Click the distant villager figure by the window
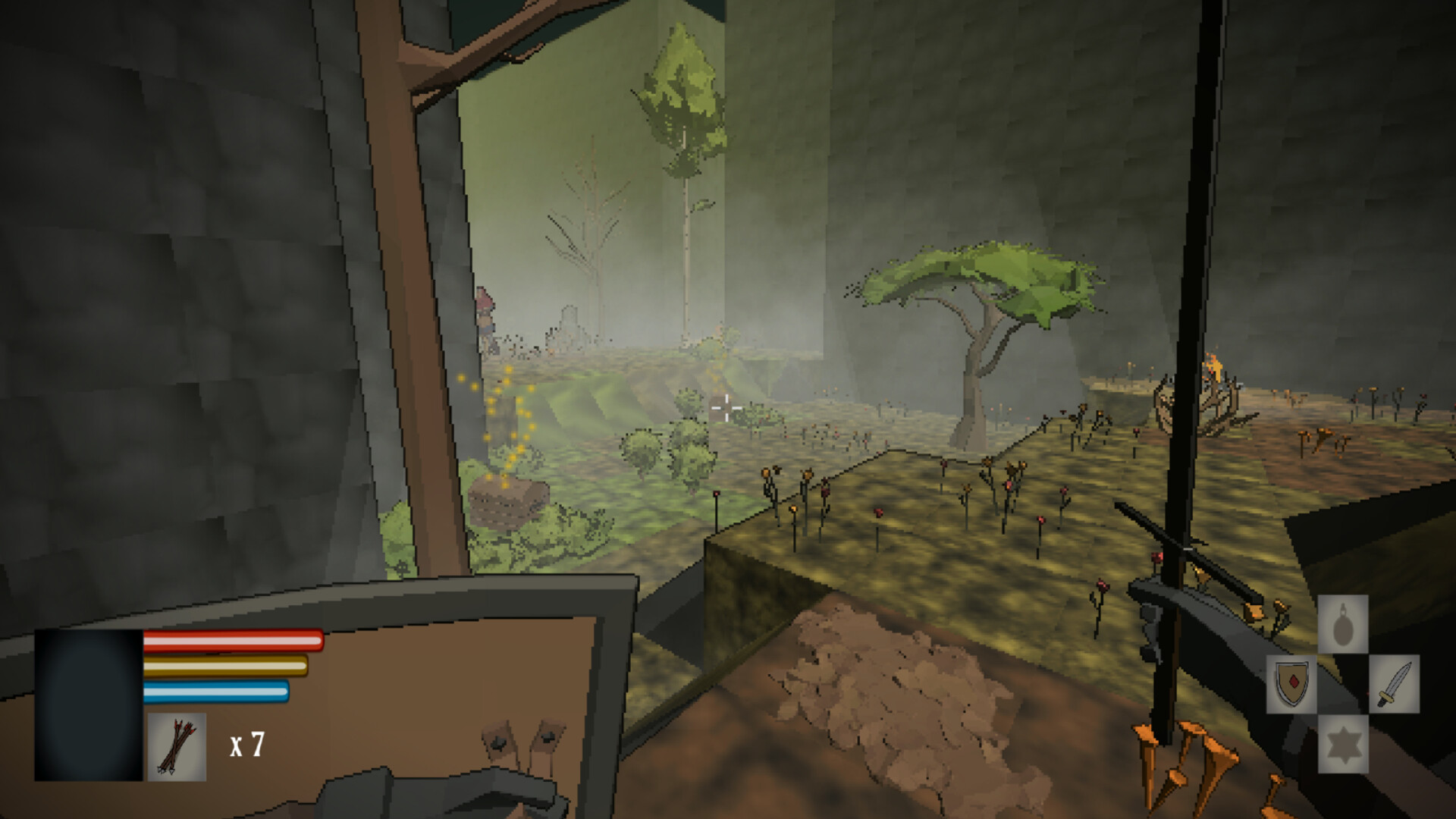 coord(485,318)
